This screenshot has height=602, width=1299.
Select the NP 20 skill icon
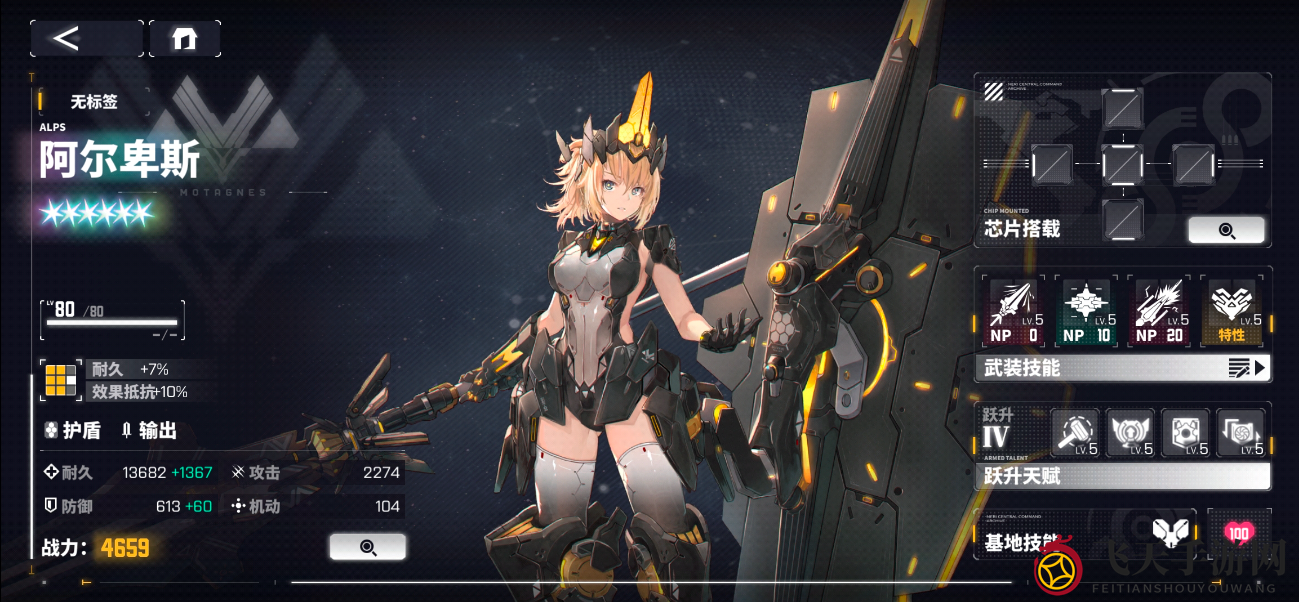pos(1159,311)
